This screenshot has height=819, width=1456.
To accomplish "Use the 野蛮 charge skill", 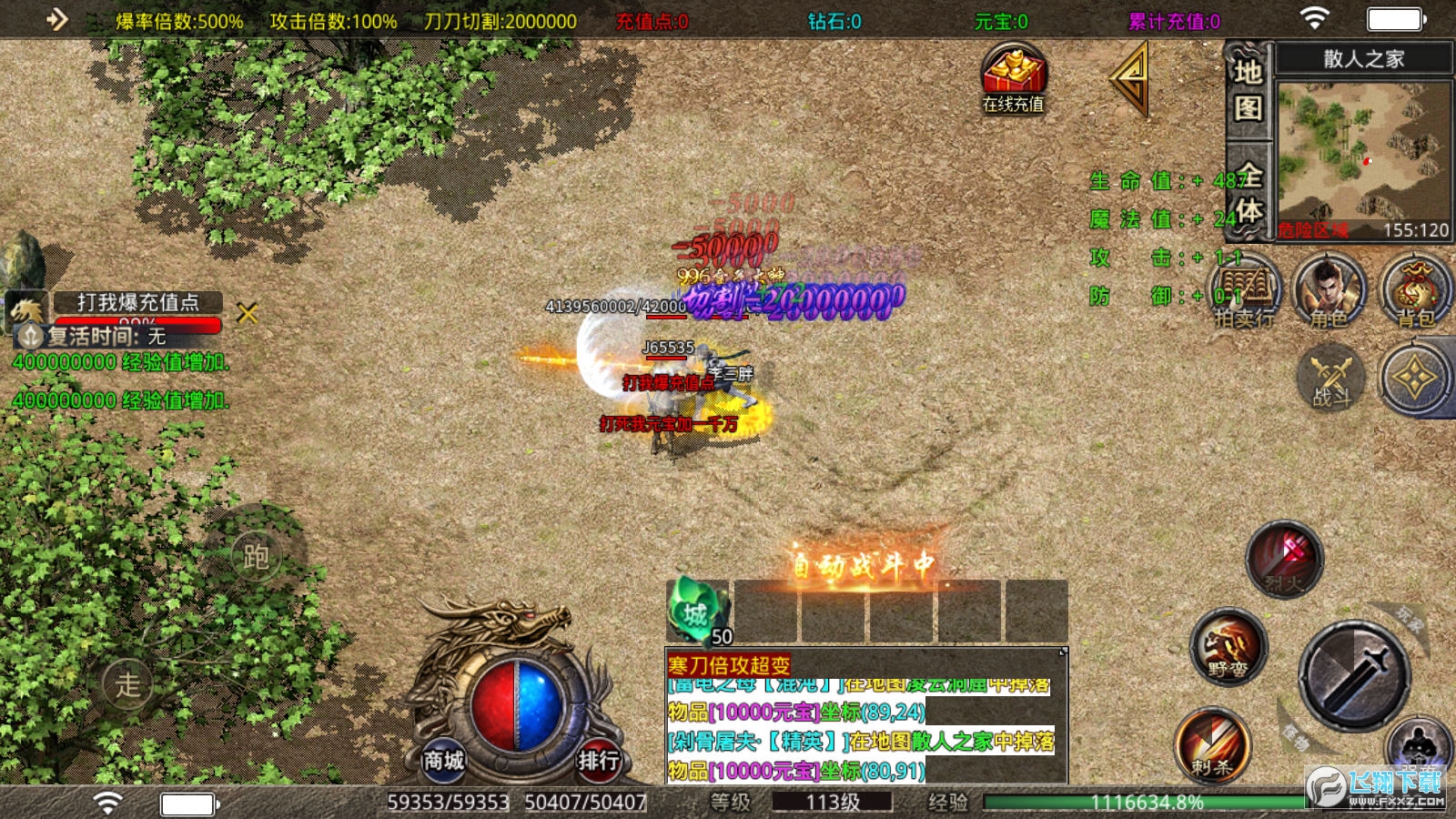I will (x=1228, y=647).
